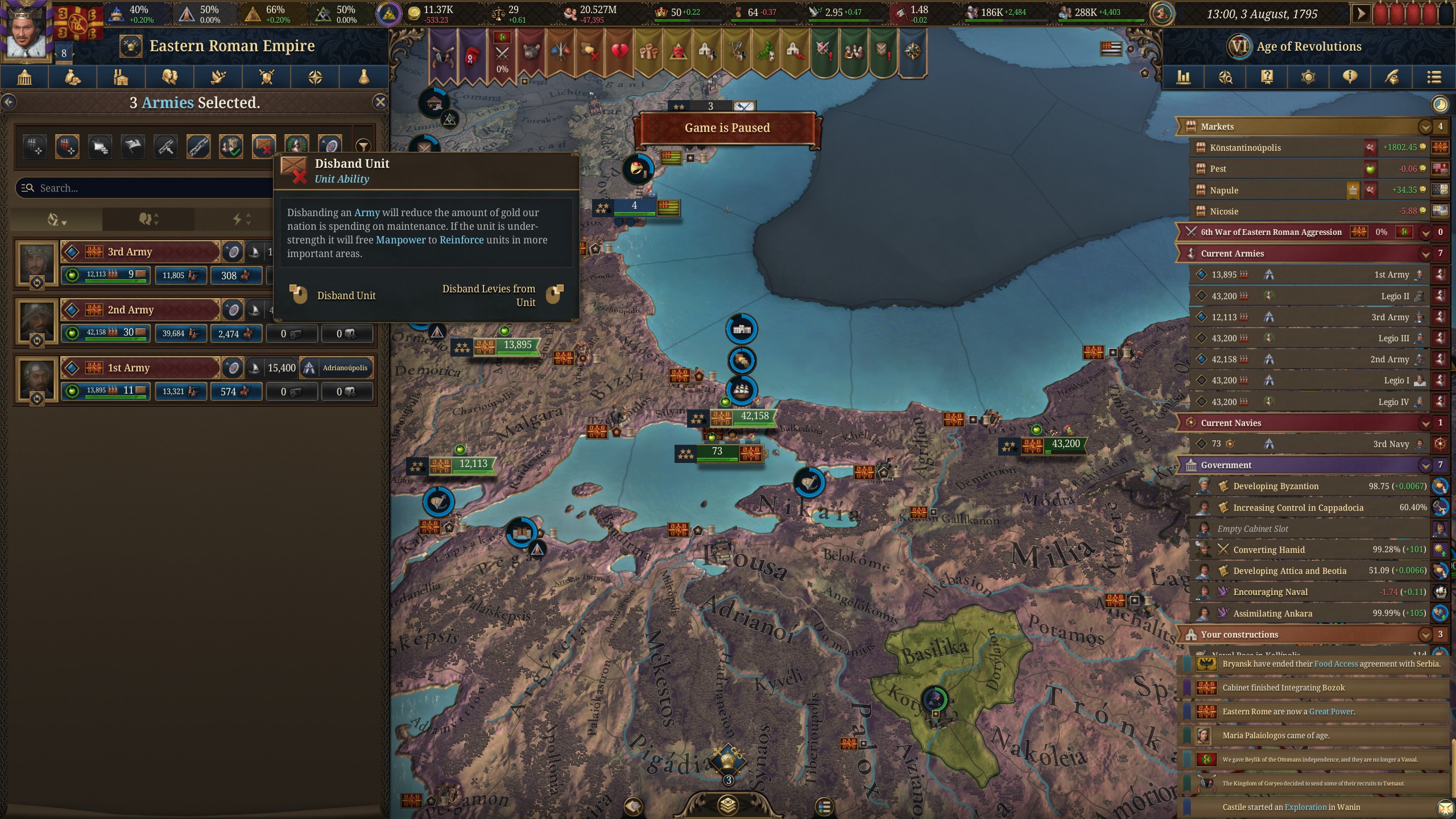Expand the Your constructions section
Screen dimensions: 1456x819
coord(1425,634)
